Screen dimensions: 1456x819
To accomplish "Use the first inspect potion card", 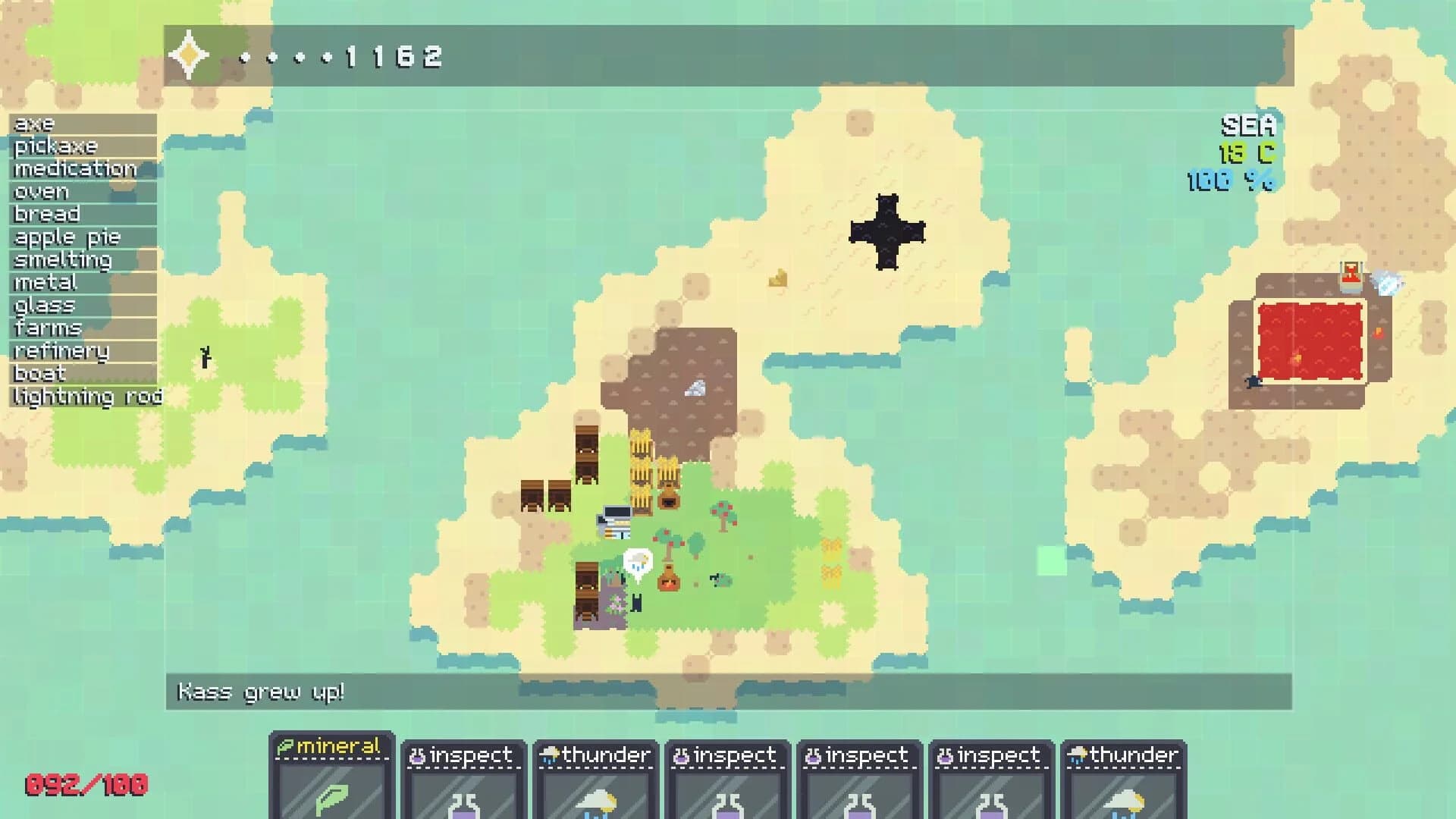I will tap(465, 781).
